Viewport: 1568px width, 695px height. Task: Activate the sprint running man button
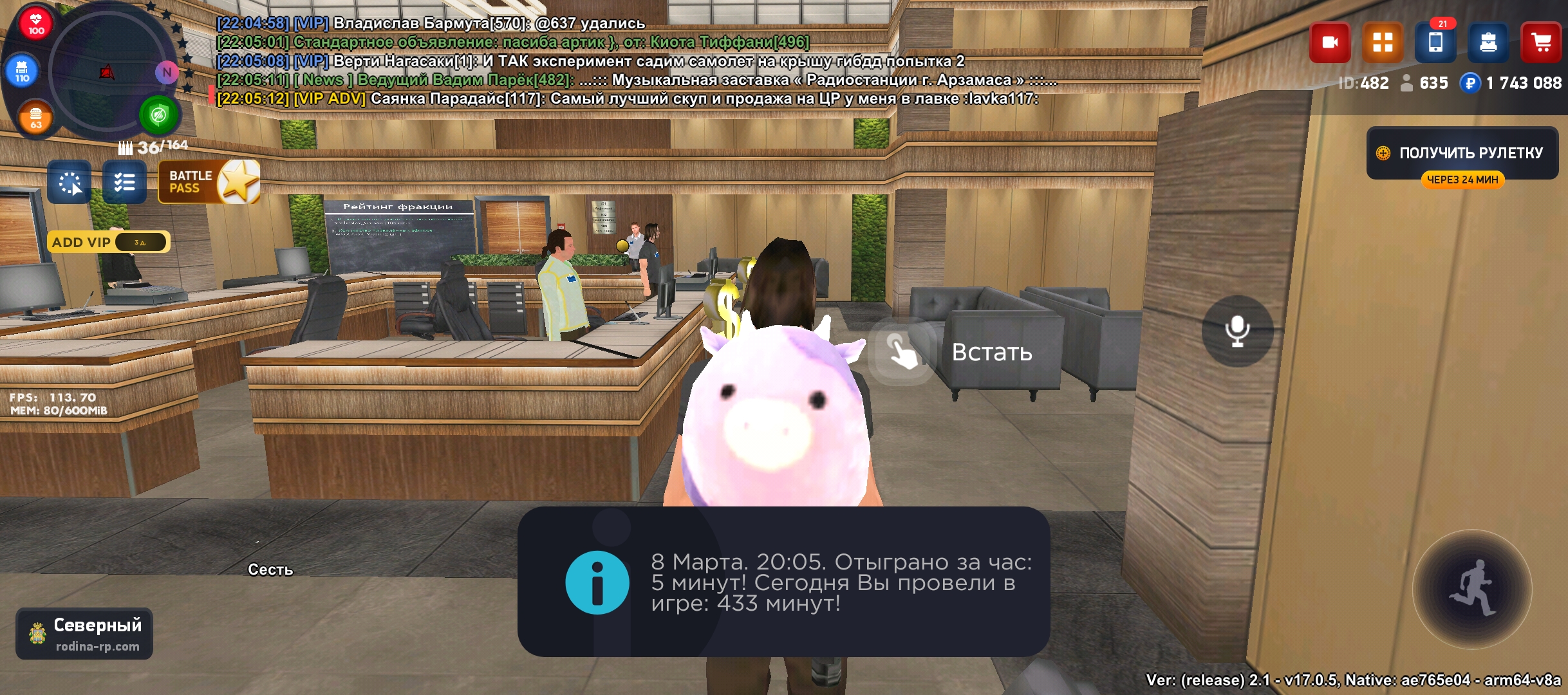pyautogui.click(x=1471, y=589)
